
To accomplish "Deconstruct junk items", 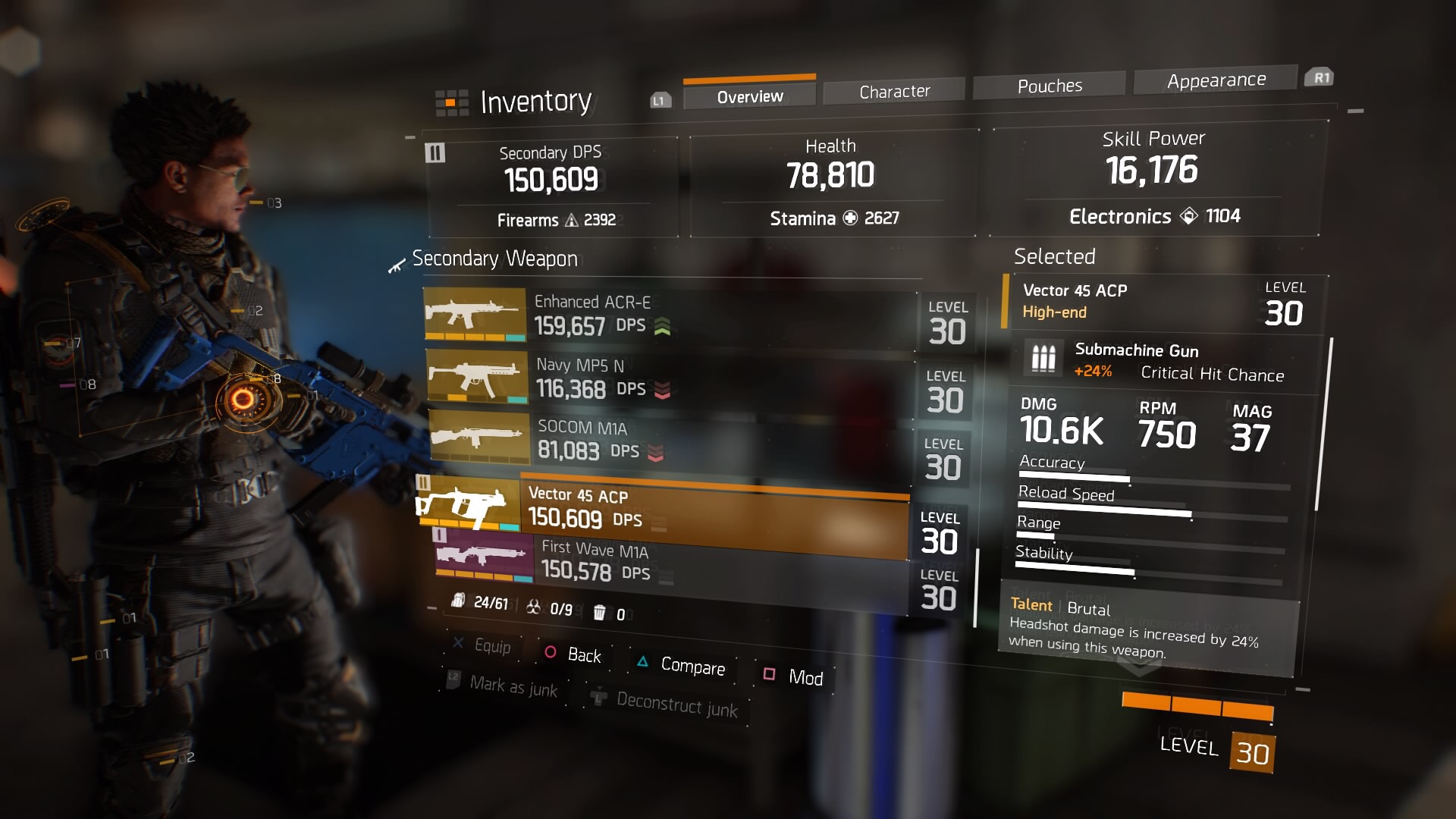I will tap(667, 703).
